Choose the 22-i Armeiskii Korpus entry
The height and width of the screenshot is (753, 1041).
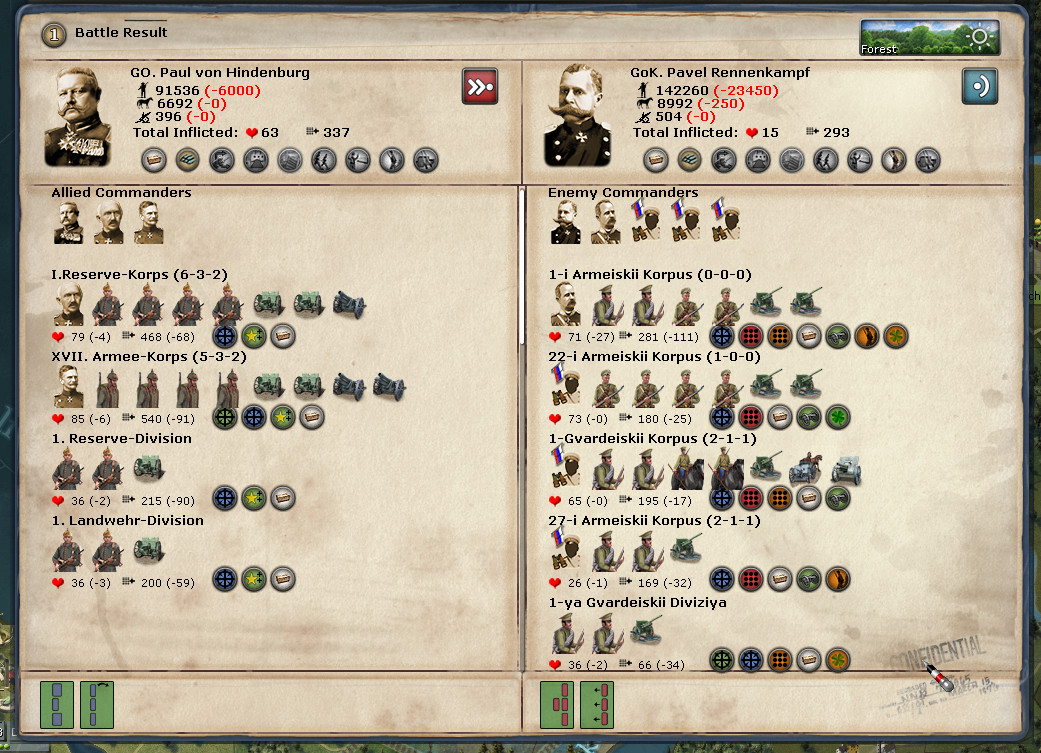pos(654,356)
